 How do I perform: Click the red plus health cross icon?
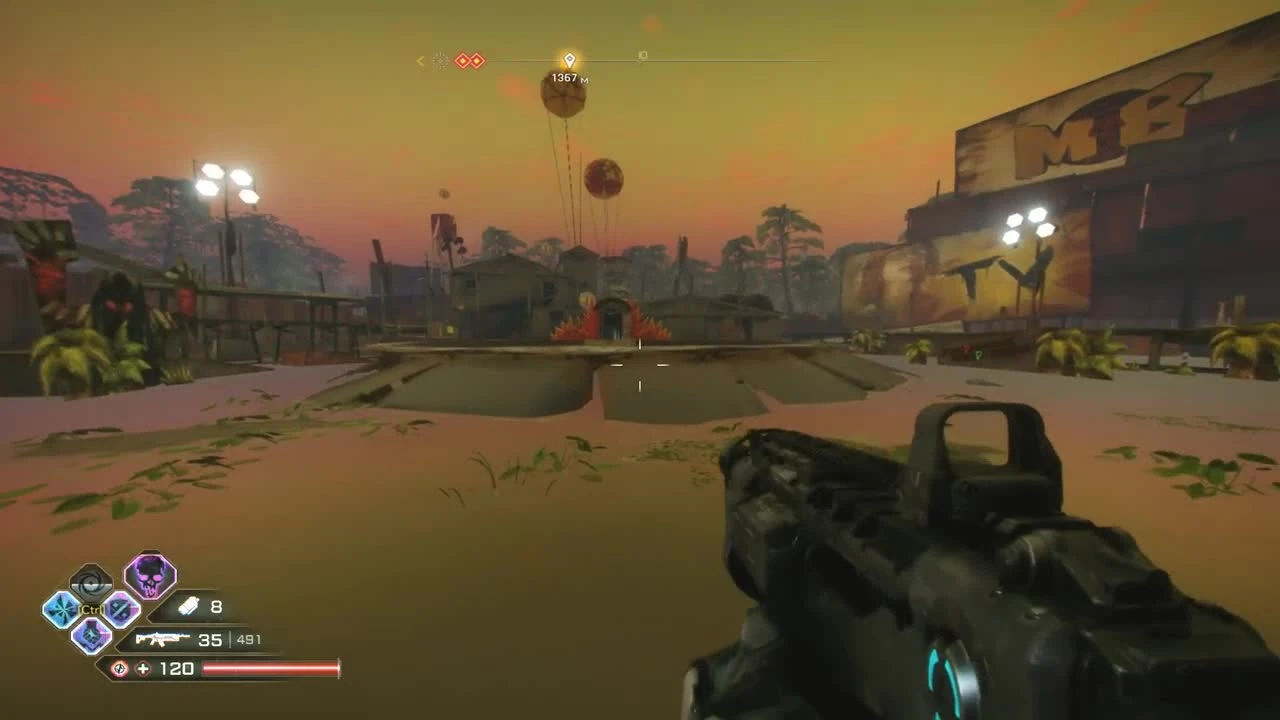point(141,666)
